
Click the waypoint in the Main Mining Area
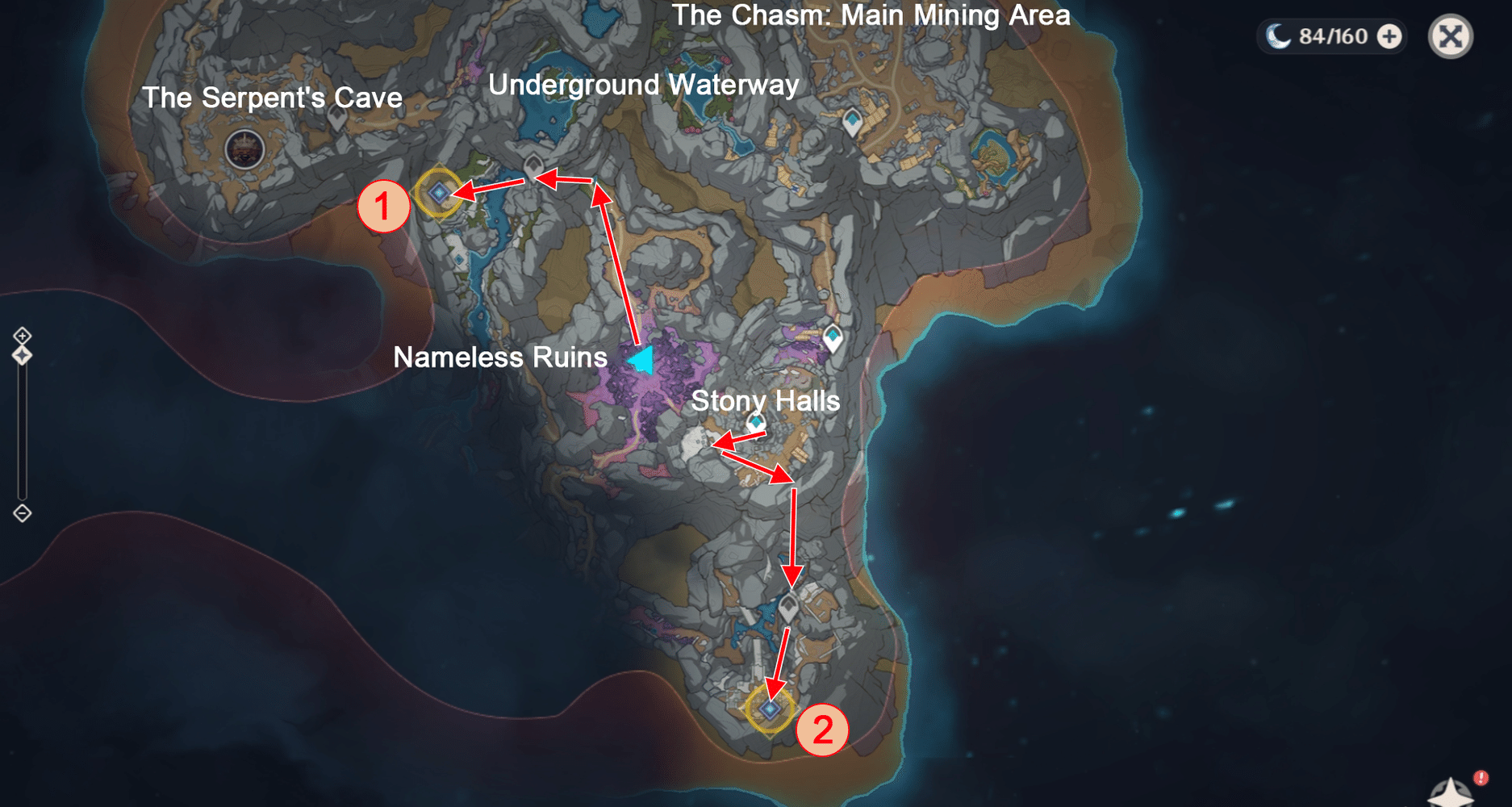tap(854, 119)
